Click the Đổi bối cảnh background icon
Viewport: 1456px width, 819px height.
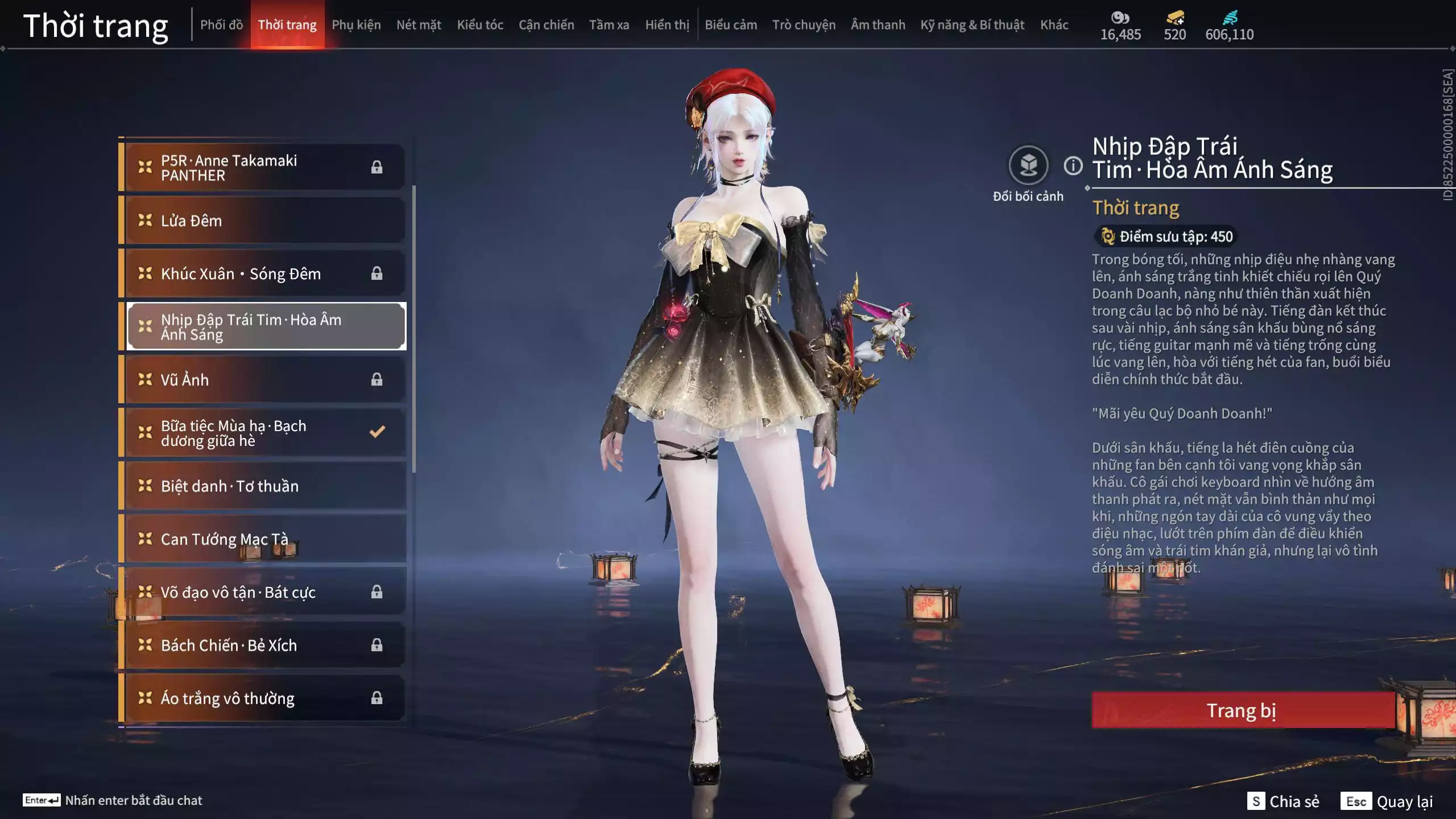(1028, 166)
